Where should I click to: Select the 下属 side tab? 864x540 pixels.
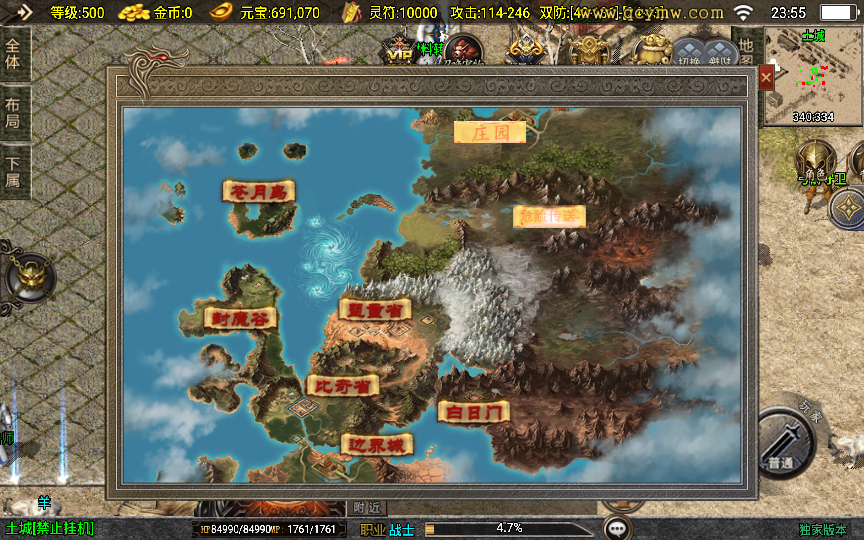(x=14, y=172)
